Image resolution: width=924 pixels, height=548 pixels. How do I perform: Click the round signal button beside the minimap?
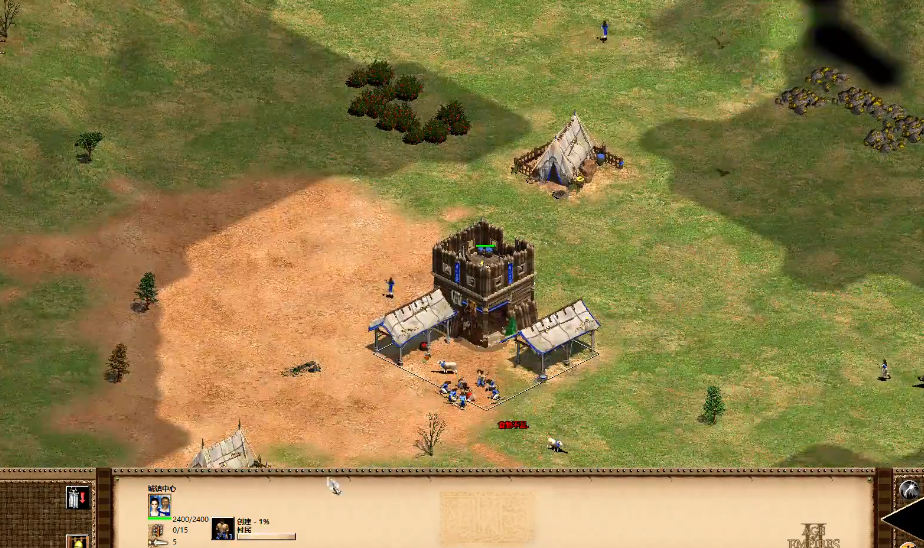click(x=908, y=489)
